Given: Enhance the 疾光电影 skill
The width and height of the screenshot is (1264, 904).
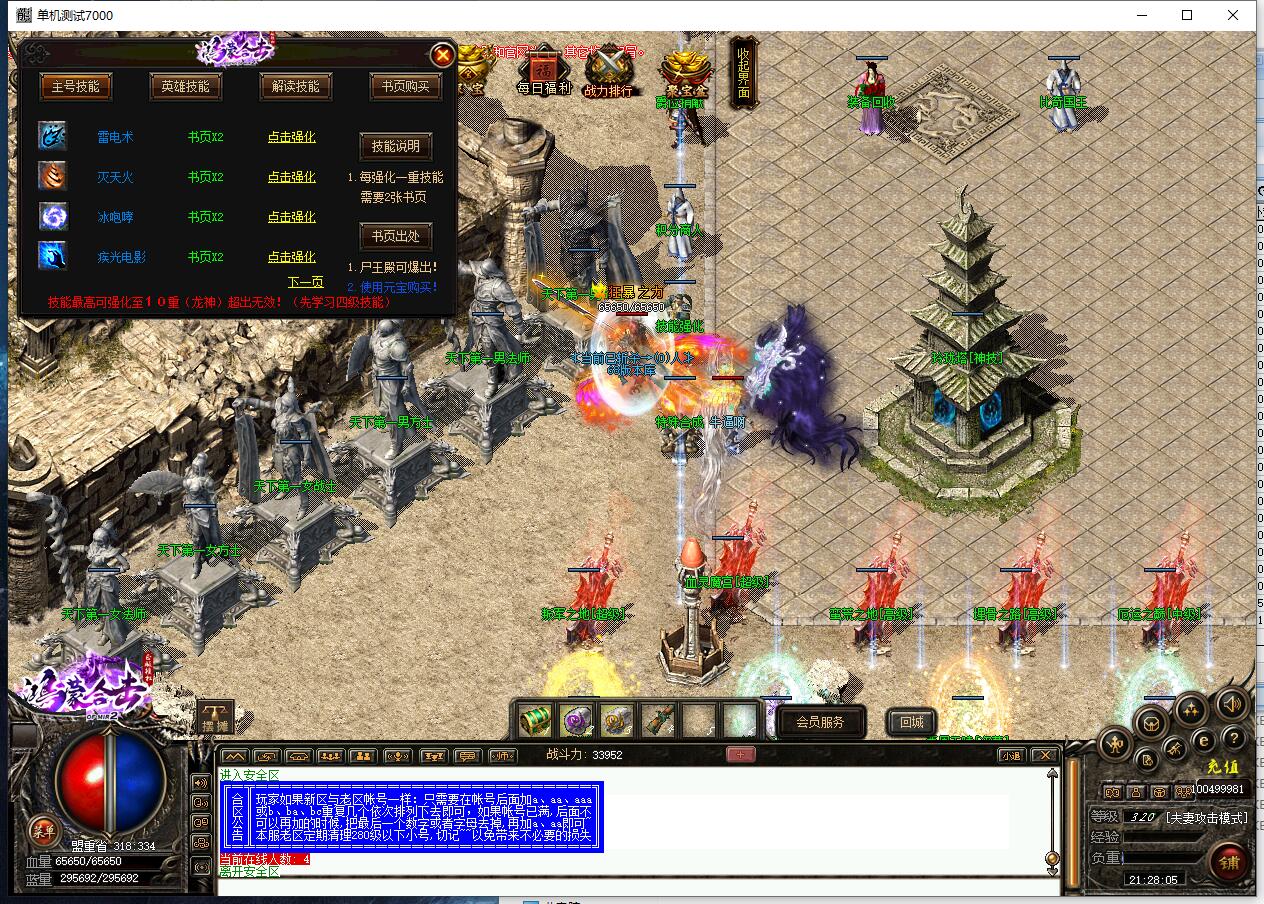Looking at the screenshot, I should click(291, 257).
